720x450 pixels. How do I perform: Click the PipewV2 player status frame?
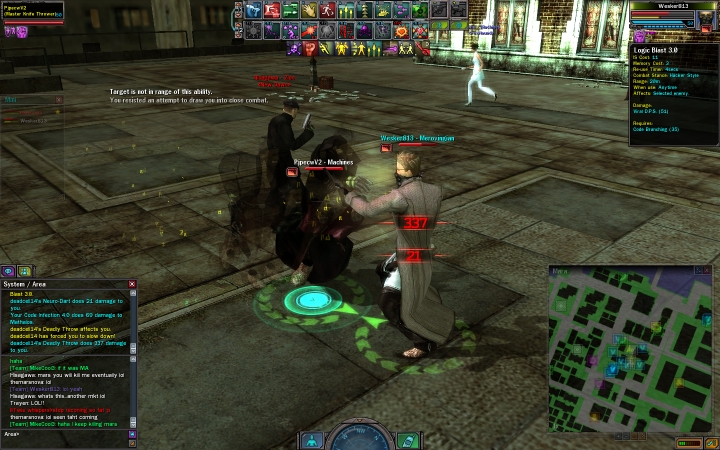(32, 11)
